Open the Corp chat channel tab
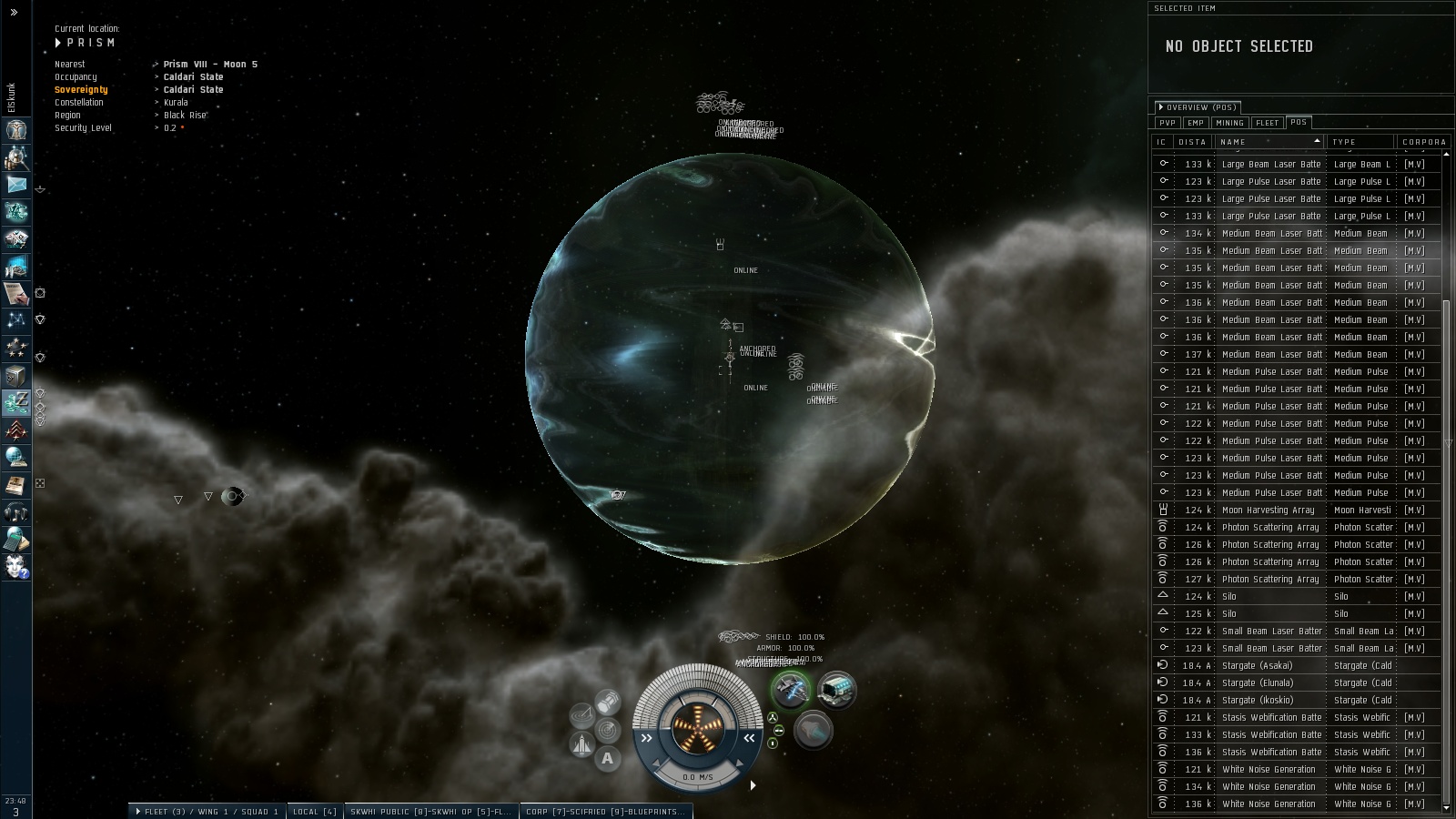This screenshot has width=1456, height=819. tap(605, 812)
